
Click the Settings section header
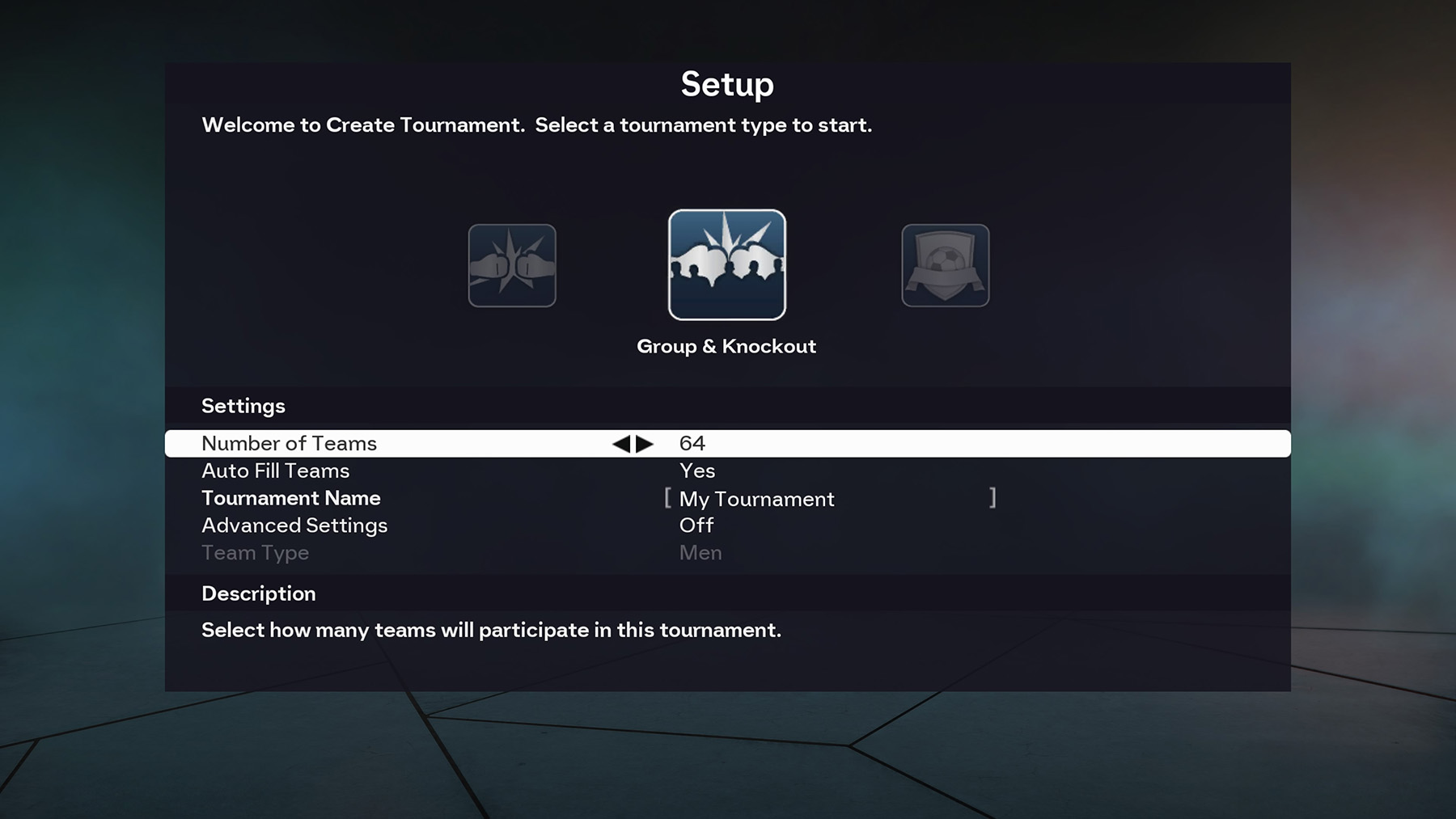(243, 406)
